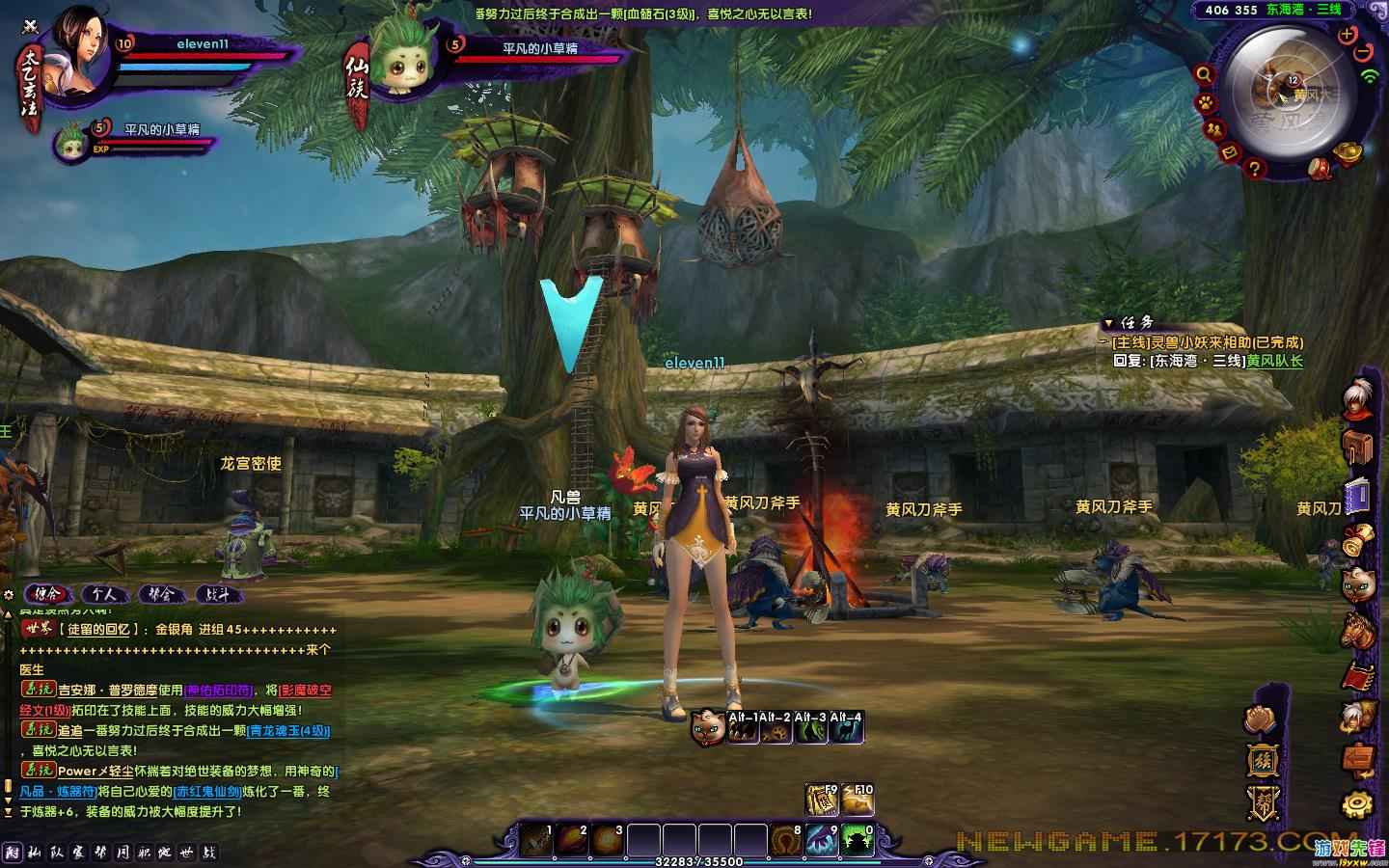Open the magnifying glass search icon

click(x=1204, y=73)
